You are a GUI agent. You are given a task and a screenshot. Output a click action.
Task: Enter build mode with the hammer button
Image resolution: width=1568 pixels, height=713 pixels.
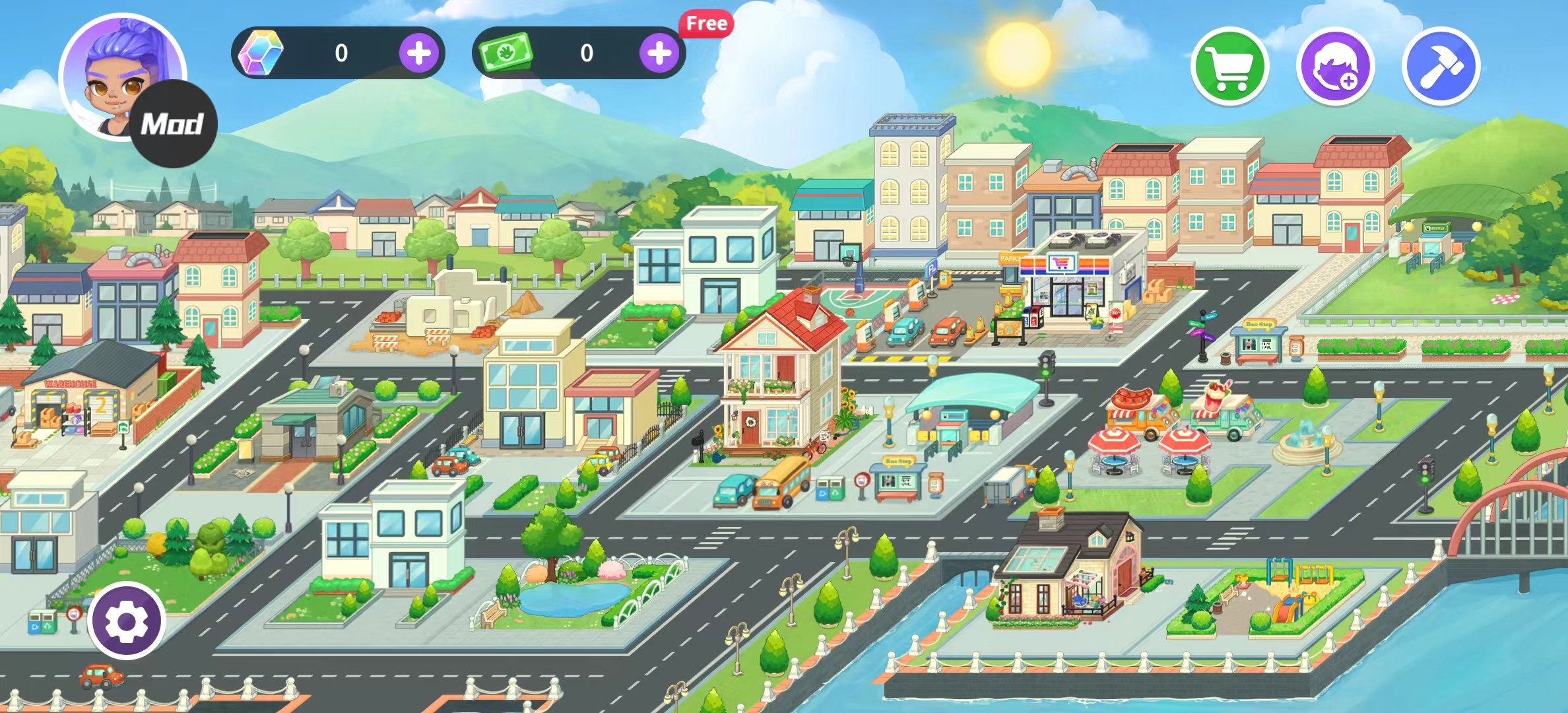click(1441, 66)
